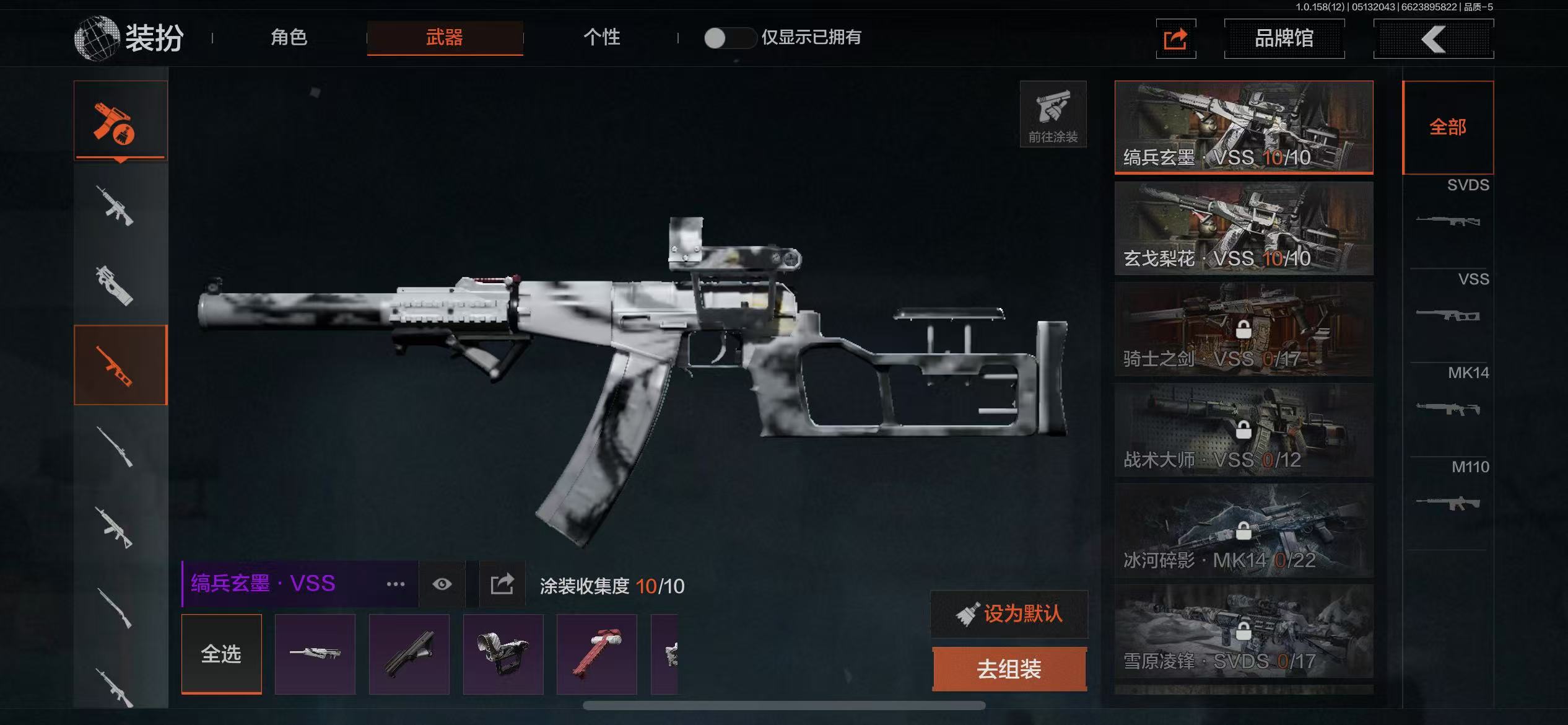1568x725 pixels.
Task: Select all parts with 全选
Action: 221,654
